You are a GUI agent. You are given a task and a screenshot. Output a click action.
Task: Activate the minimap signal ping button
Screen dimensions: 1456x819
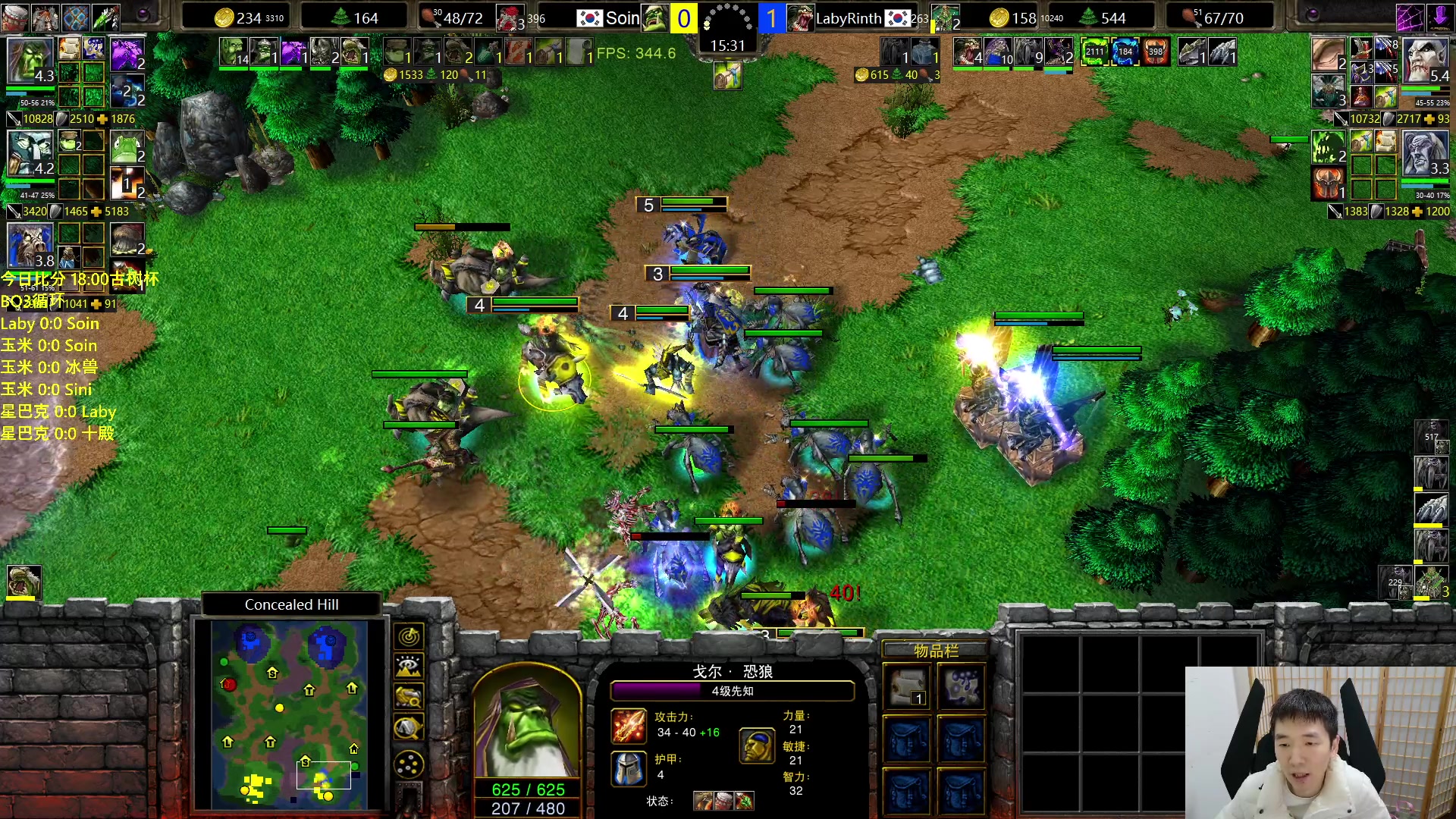pyautogui.click(x=409, y=636)
